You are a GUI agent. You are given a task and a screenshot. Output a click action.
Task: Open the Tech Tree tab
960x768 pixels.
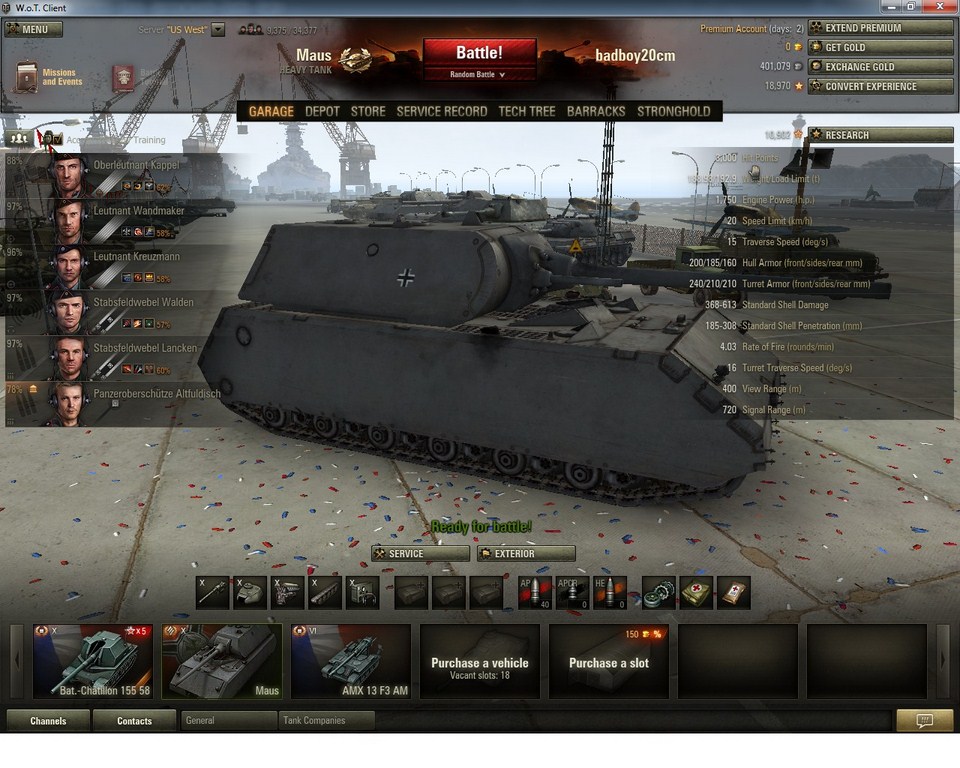526,111
